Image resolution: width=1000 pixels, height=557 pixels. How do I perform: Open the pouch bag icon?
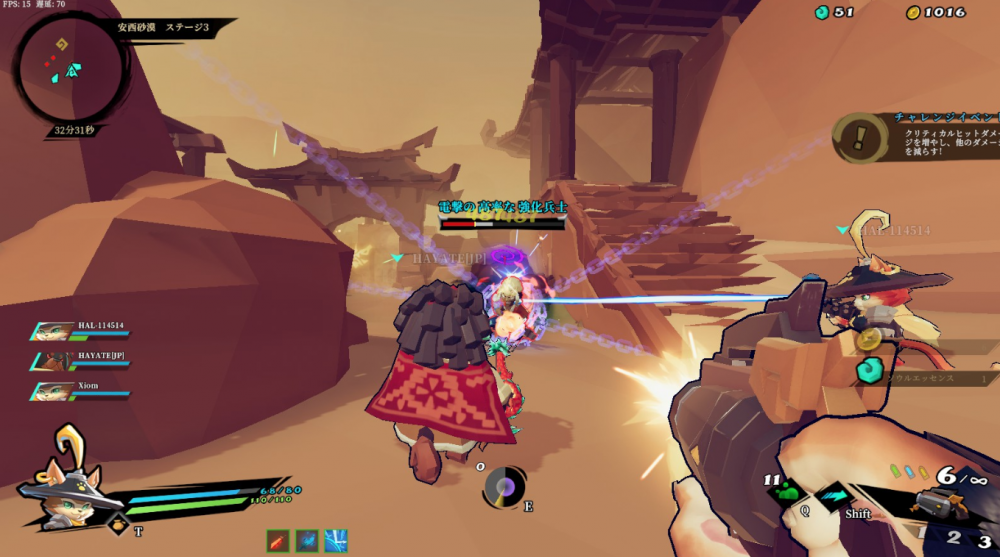tap(118, 524)
